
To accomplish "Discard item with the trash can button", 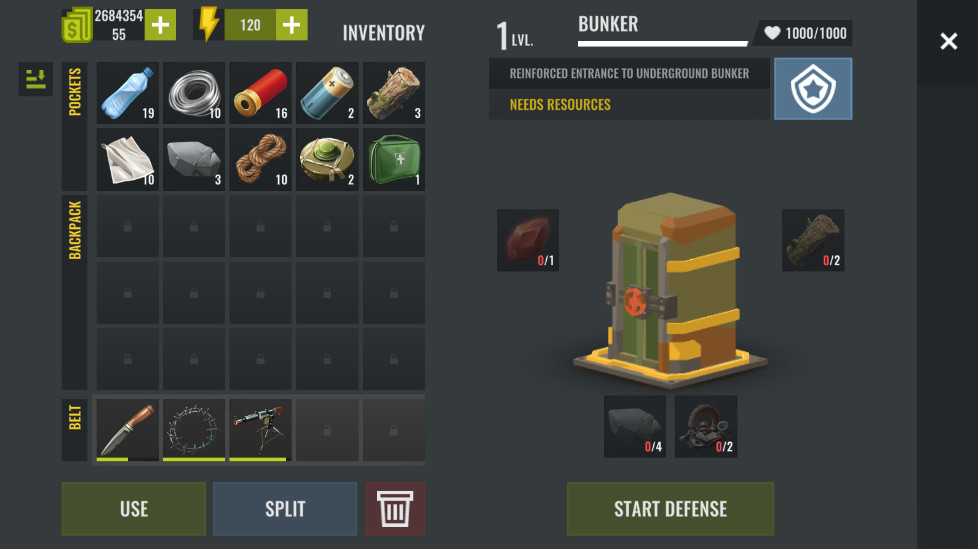I will (x=395, y=509).
